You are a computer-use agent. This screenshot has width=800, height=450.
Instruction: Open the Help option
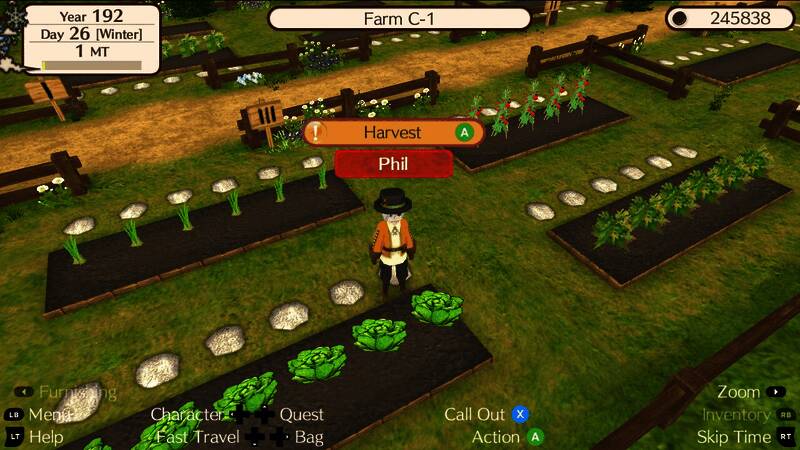click(46, 437)
